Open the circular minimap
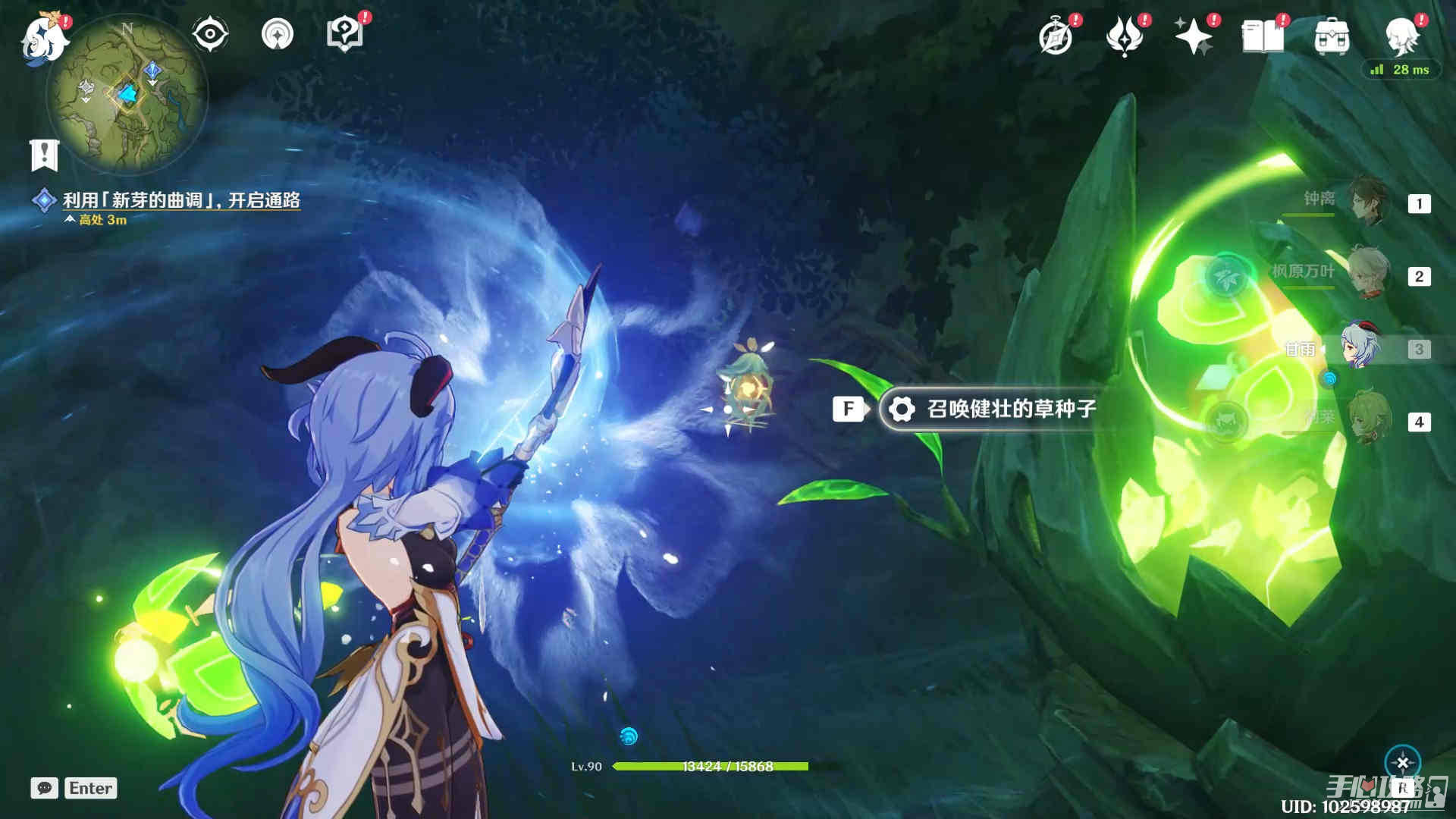The image size is (1456, 819). 127,94
